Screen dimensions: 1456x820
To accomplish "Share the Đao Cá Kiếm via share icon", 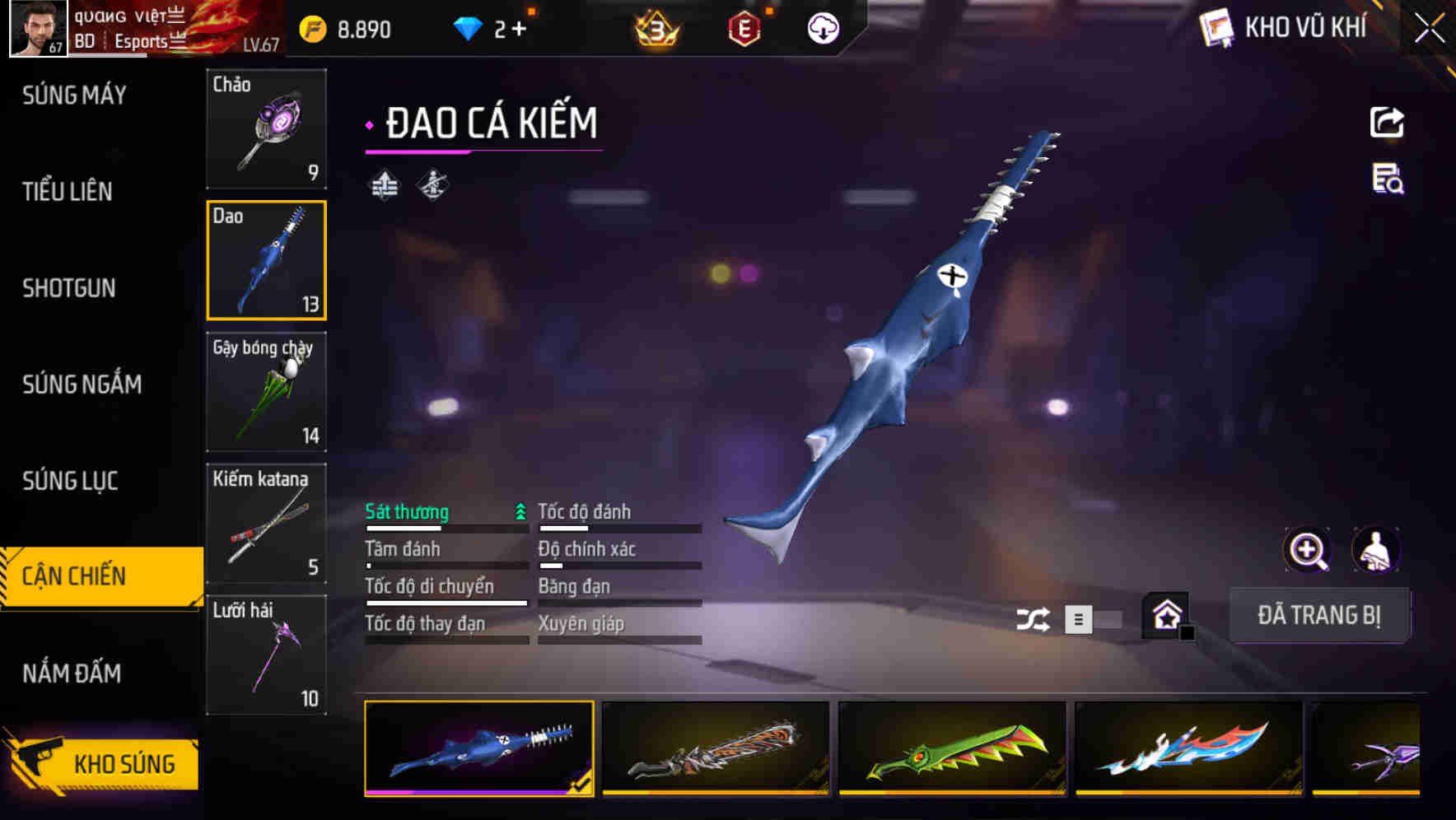I will tap(1387, 122).
